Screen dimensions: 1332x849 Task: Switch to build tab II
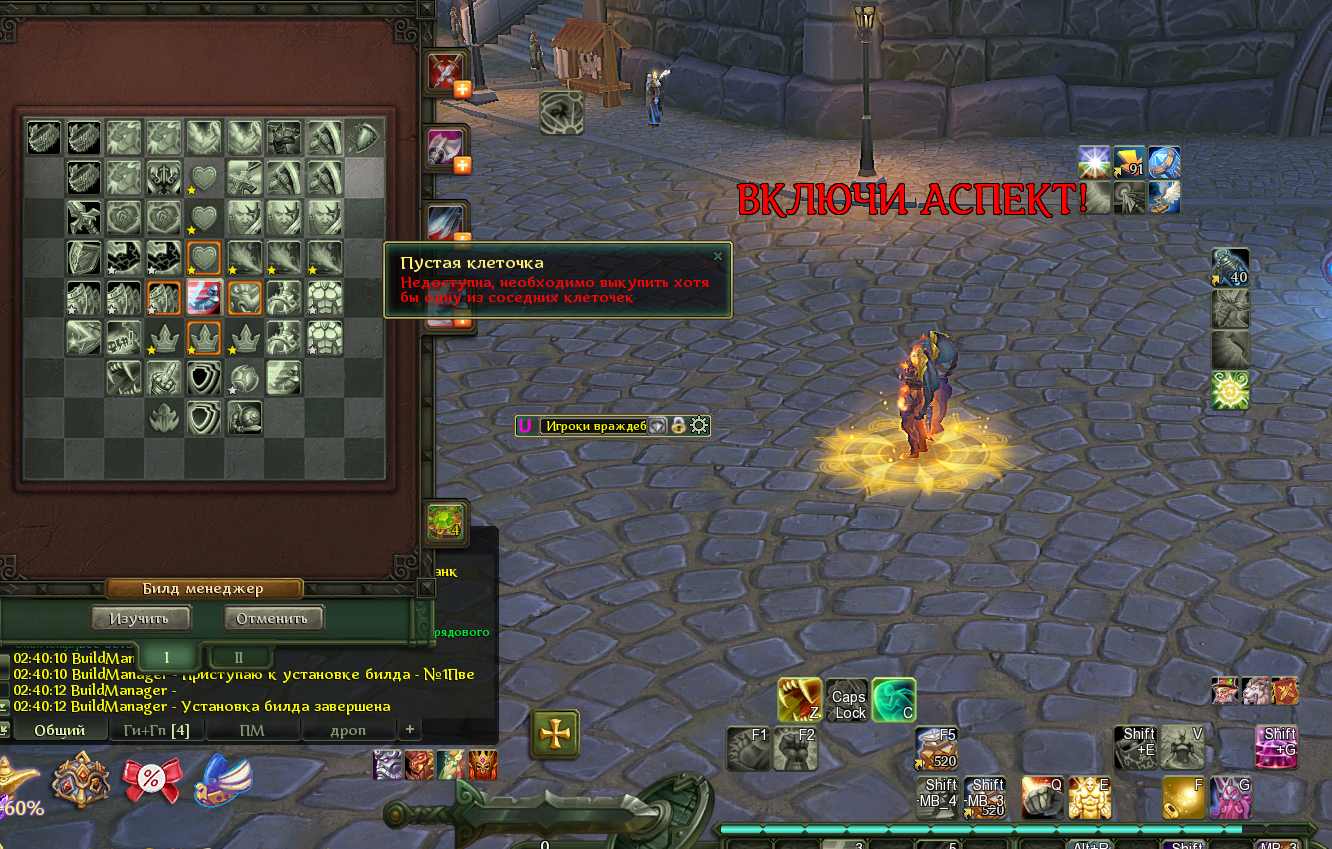pyautogui.click(x=239, y=657)
